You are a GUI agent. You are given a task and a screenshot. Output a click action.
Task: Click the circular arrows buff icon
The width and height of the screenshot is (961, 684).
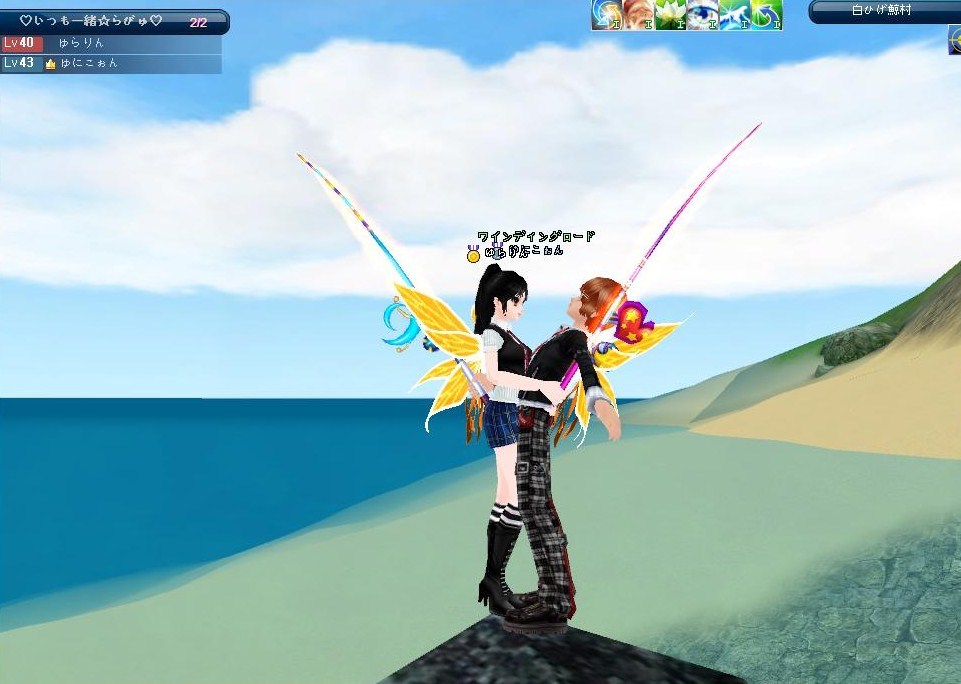(x=605, y=14)
